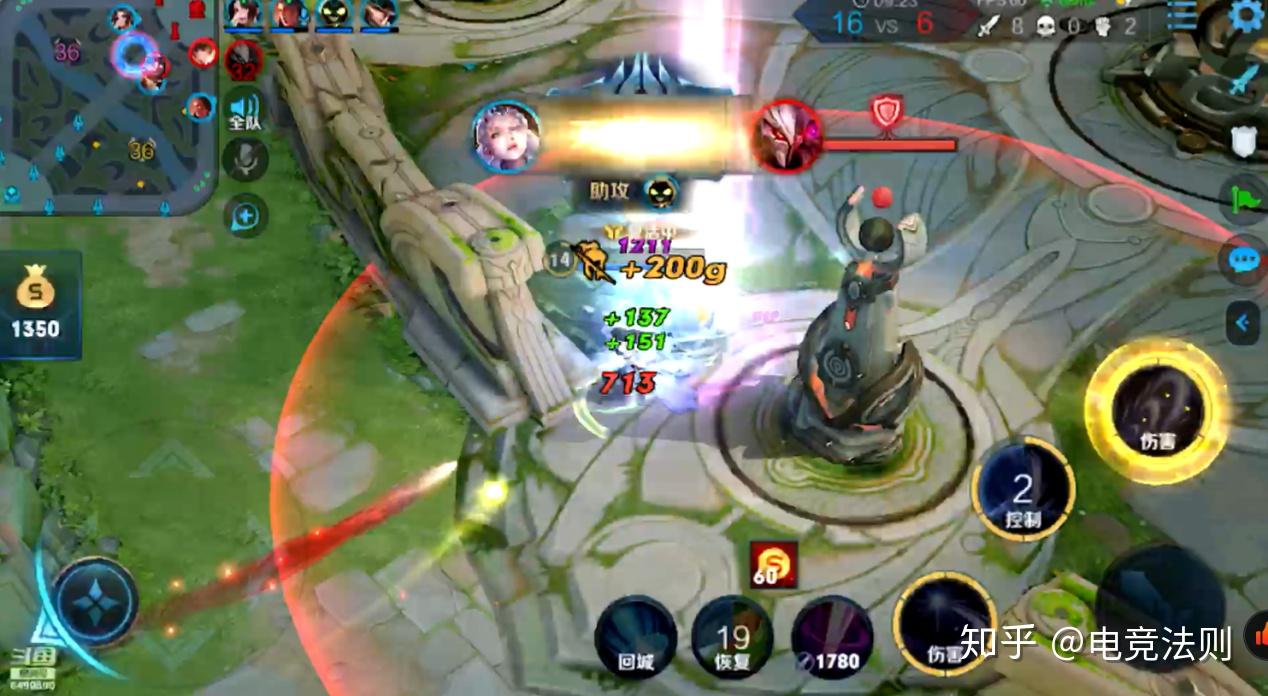1268x696 pixels.
Task: Cast the 控制 control skill
Action: pyautogui.click(x=1022, y=490)
